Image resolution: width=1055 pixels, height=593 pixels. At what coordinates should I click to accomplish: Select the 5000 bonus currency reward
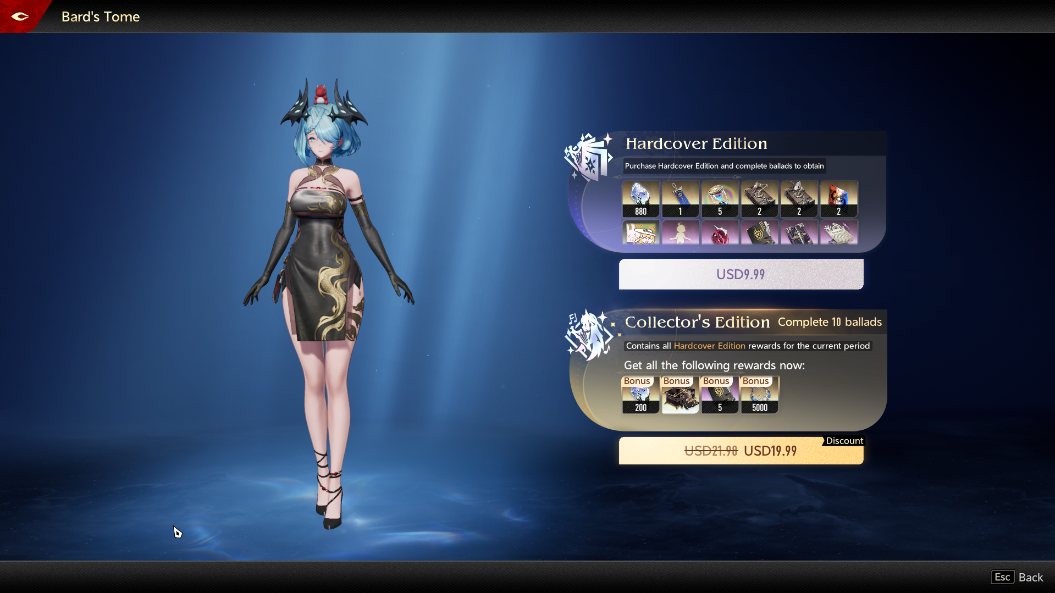tap(759, 395)
